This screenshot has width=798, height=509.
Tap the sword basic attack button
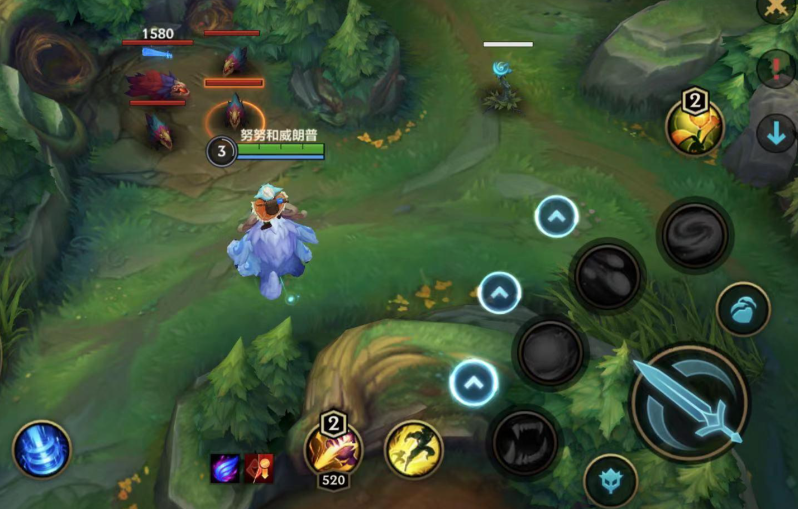click(689, 402)
